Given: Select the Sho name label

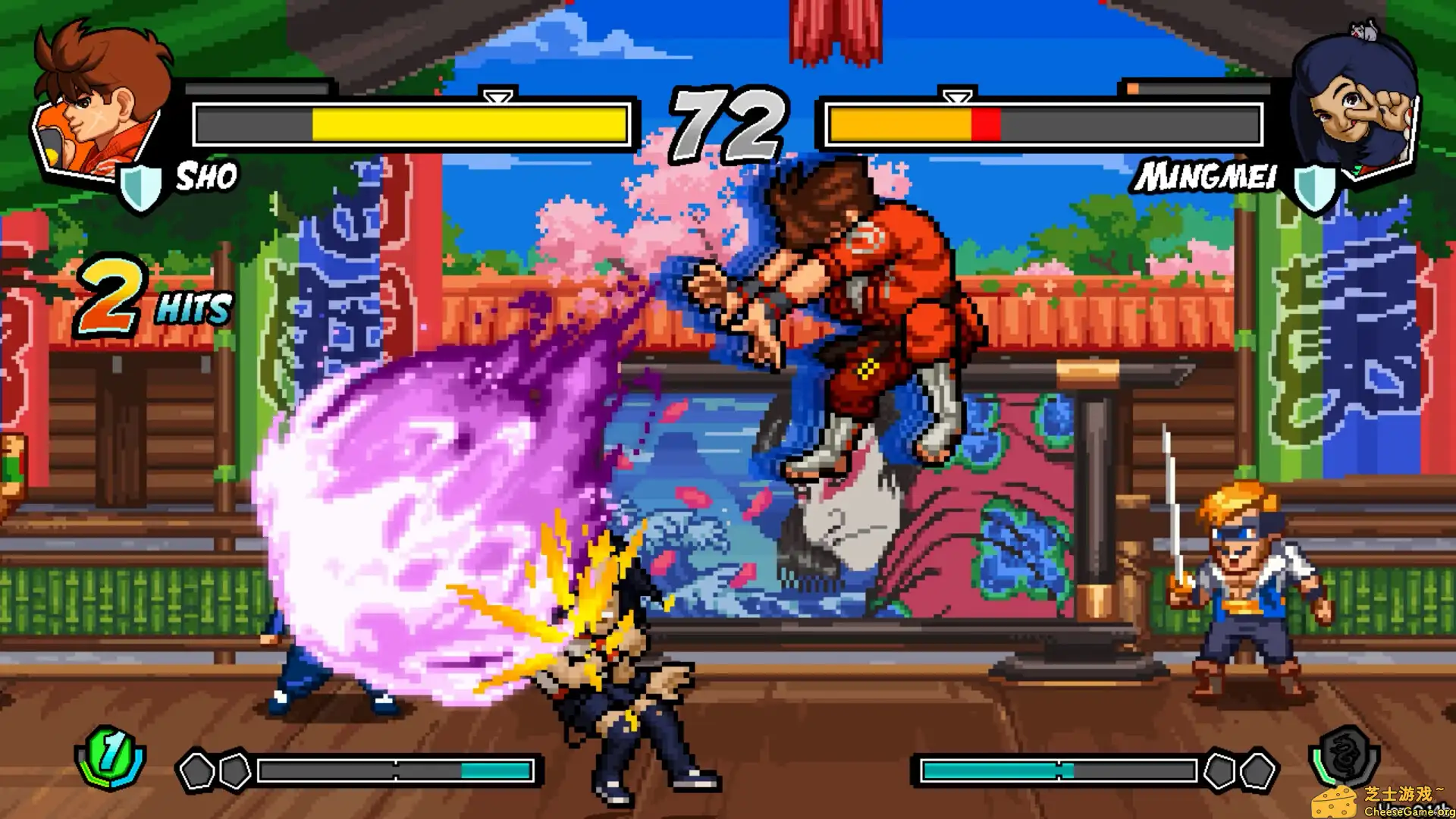Looking at the screenshot, I should 206,178.
